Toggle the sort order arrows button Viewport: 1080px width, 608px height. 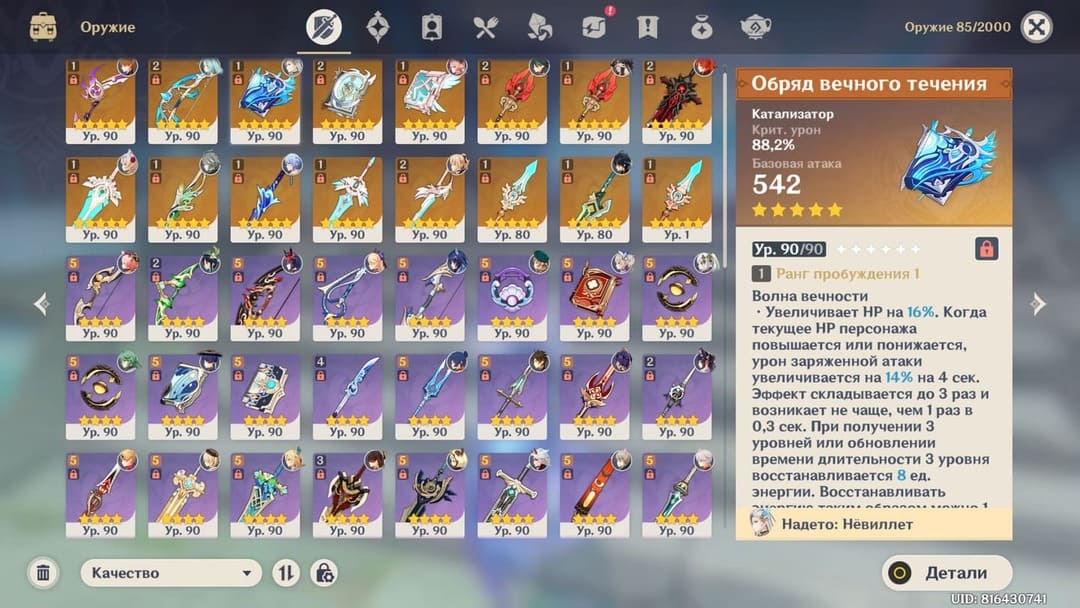click(x=286, y=573)
